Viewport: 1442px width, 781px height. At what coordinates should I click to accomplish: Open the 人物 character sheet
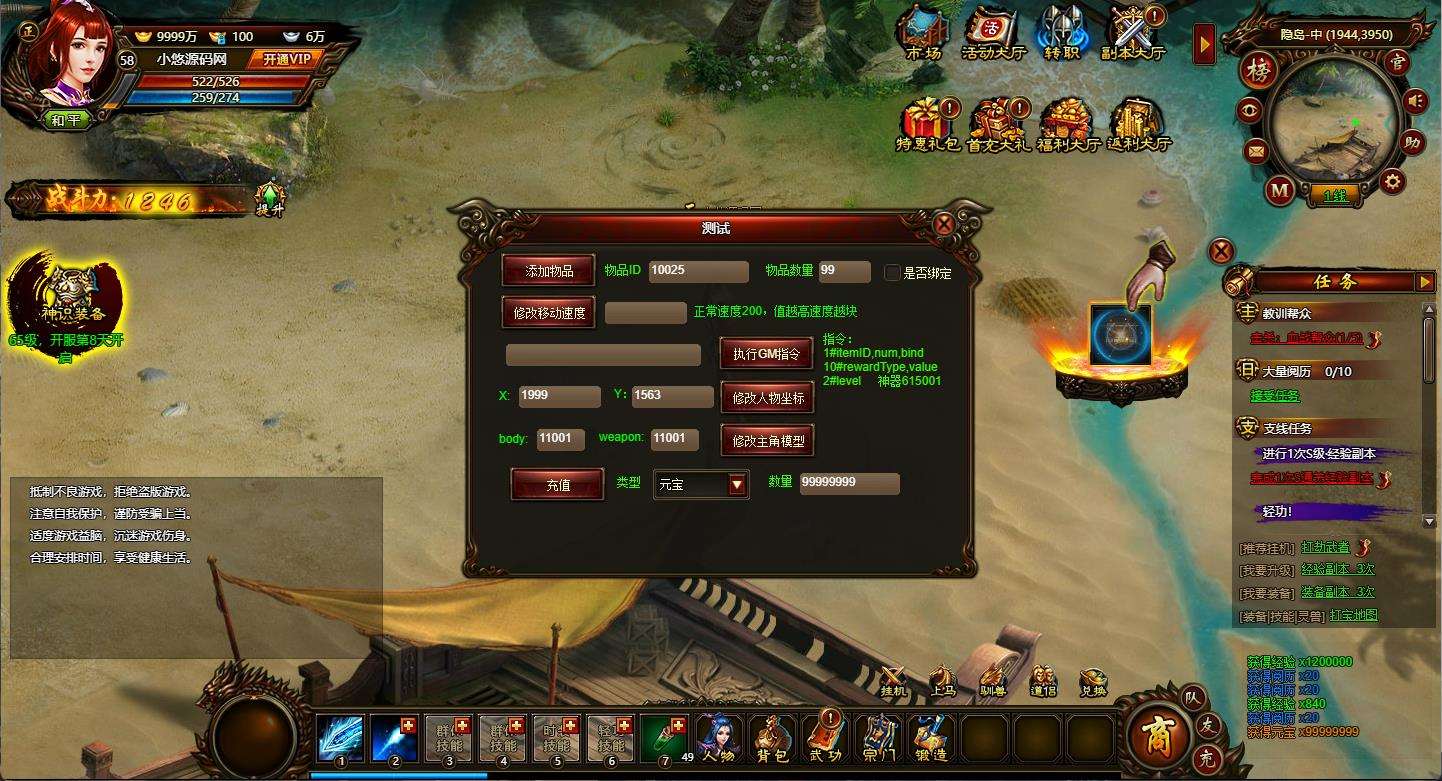(718, 738)
